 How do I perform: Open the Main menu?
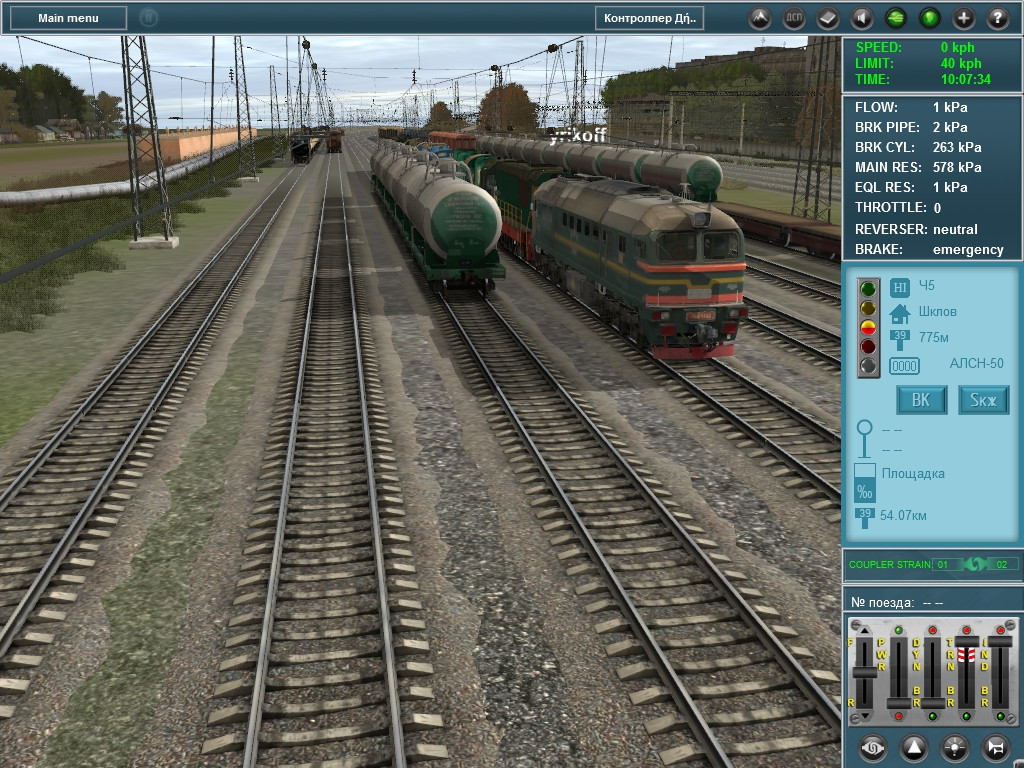pyautogui.click(x=68, y=18)
